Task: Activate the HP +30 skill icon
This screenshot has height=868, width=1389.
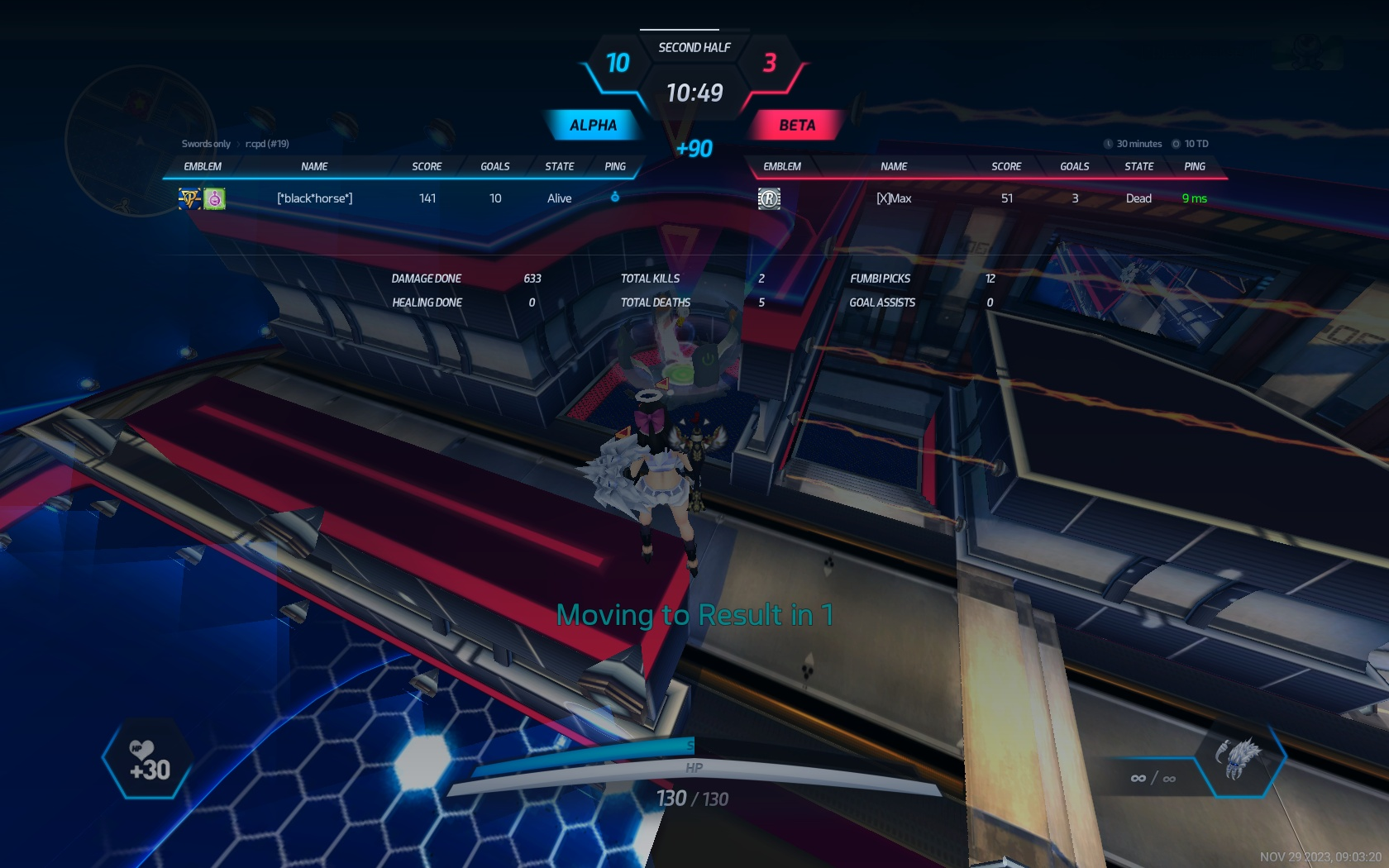Action: point(149,761)
